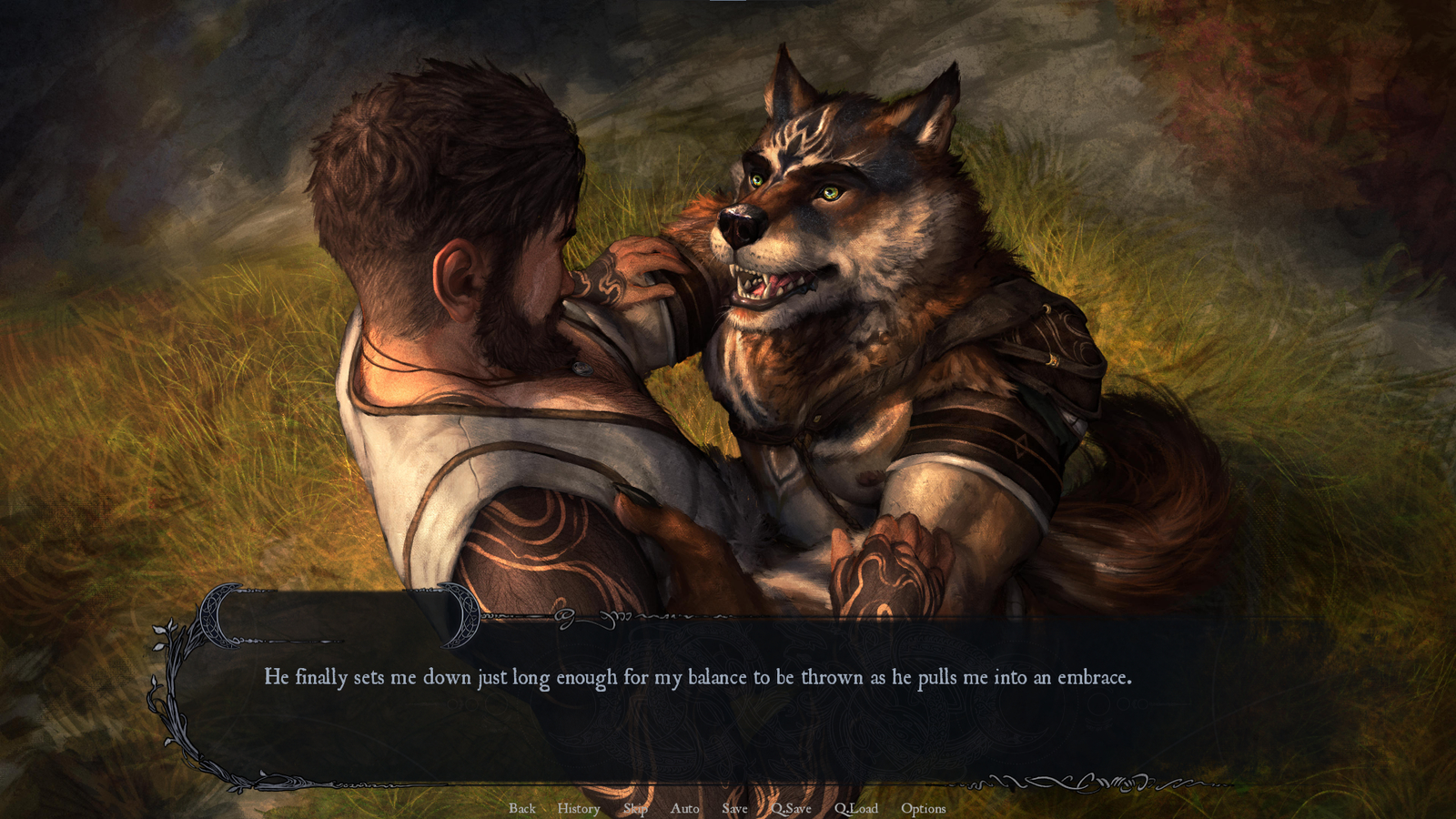
Task: Open the Options menu
Action: click(923, 808)
